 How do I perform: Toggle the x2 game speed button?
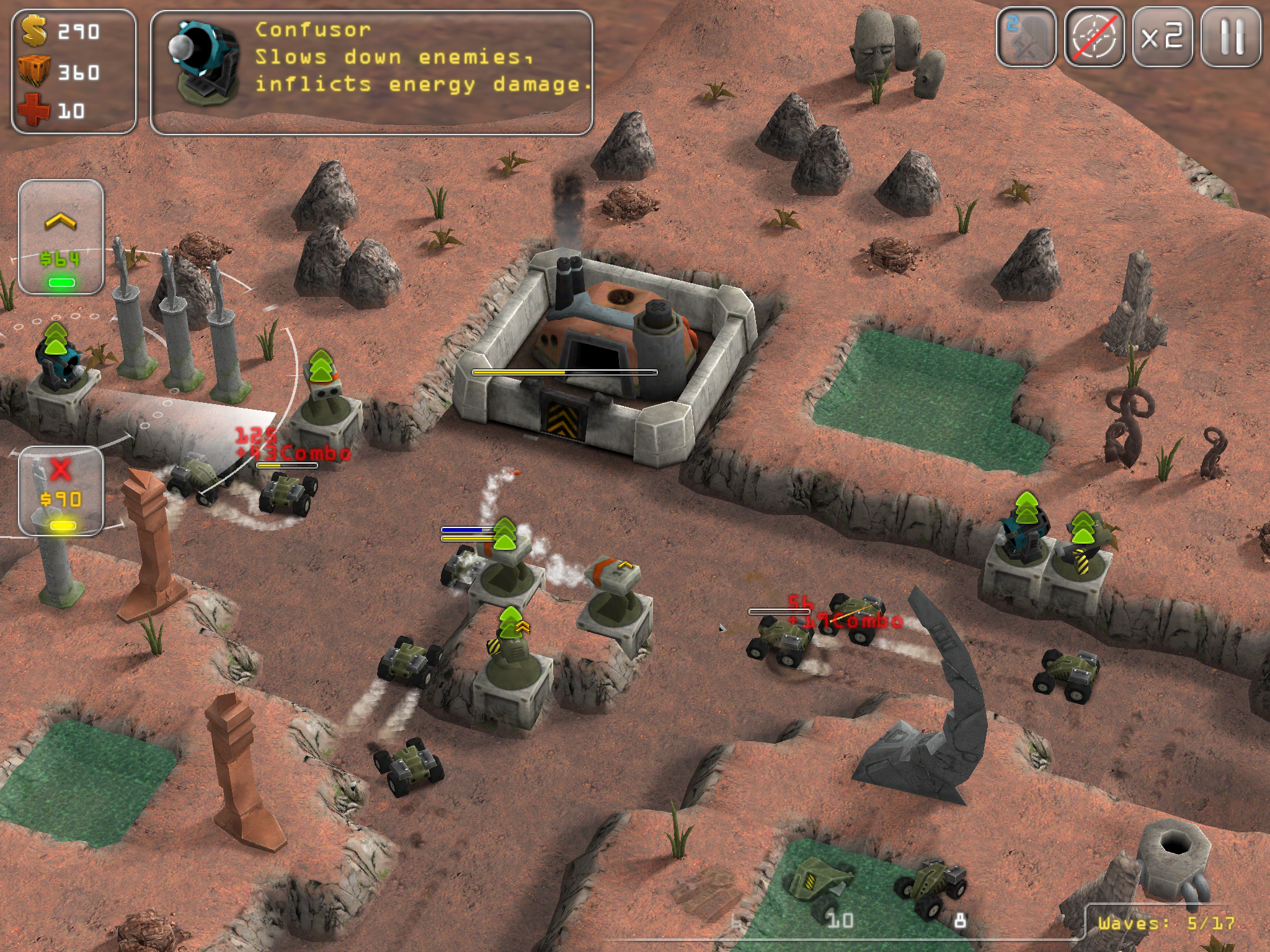click(1163, 37)
